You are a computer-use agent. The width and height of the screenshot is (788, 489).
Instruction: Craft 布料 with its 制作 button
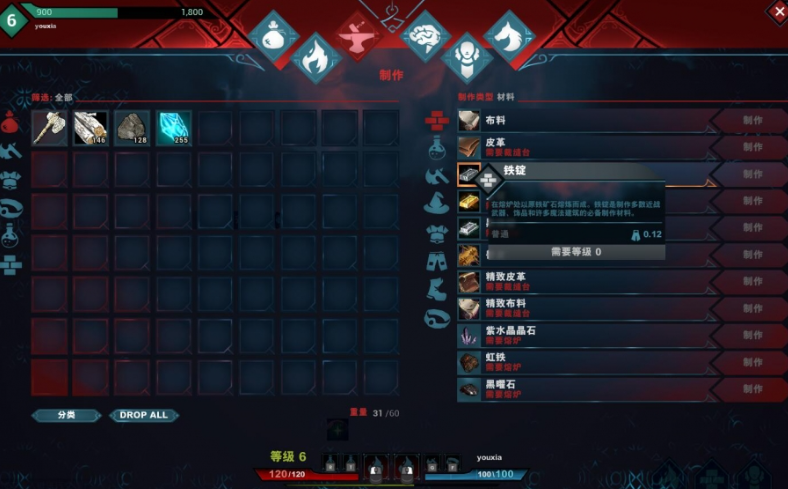coord(751,121)
